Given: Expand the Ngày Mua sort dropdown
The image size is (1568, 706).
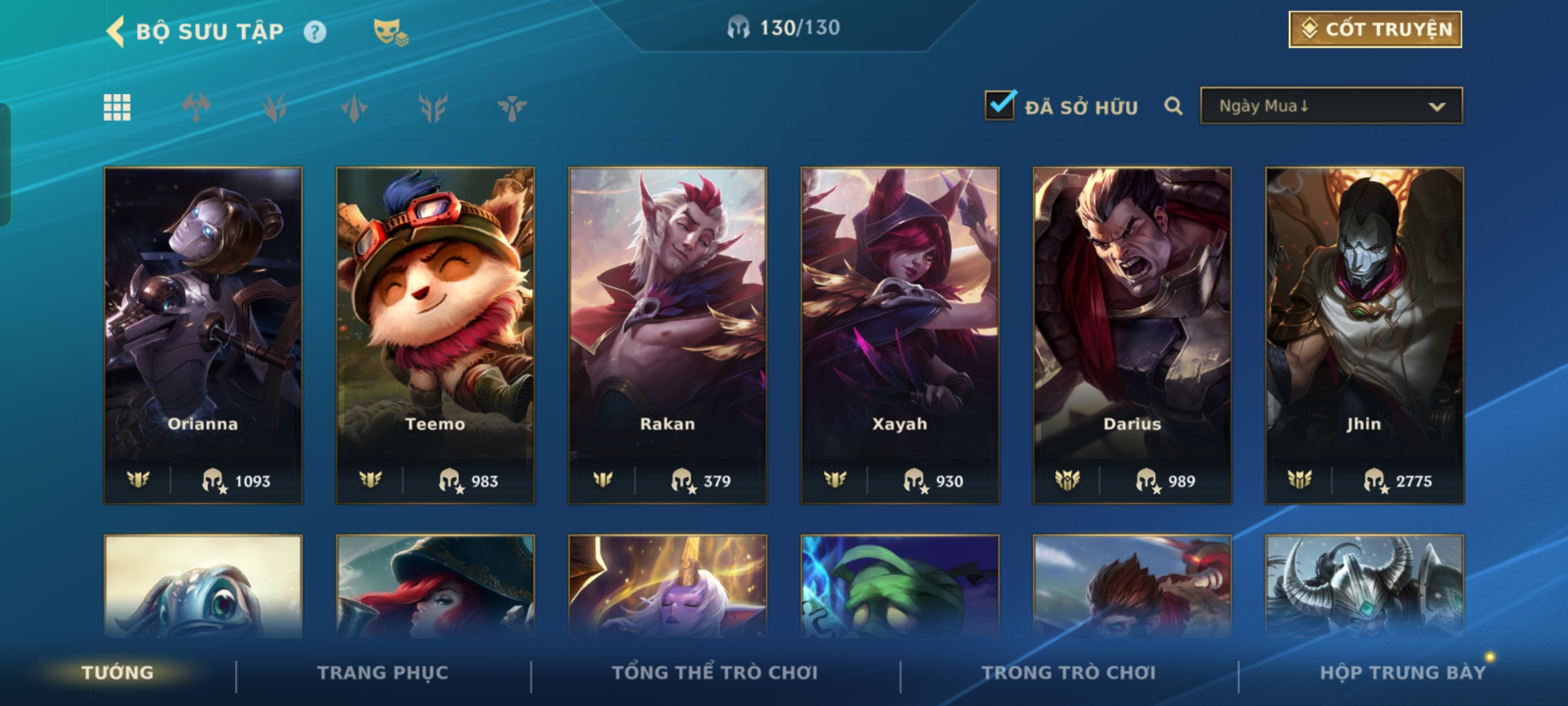Looking at the screenshot, I should pos(1331,106).
